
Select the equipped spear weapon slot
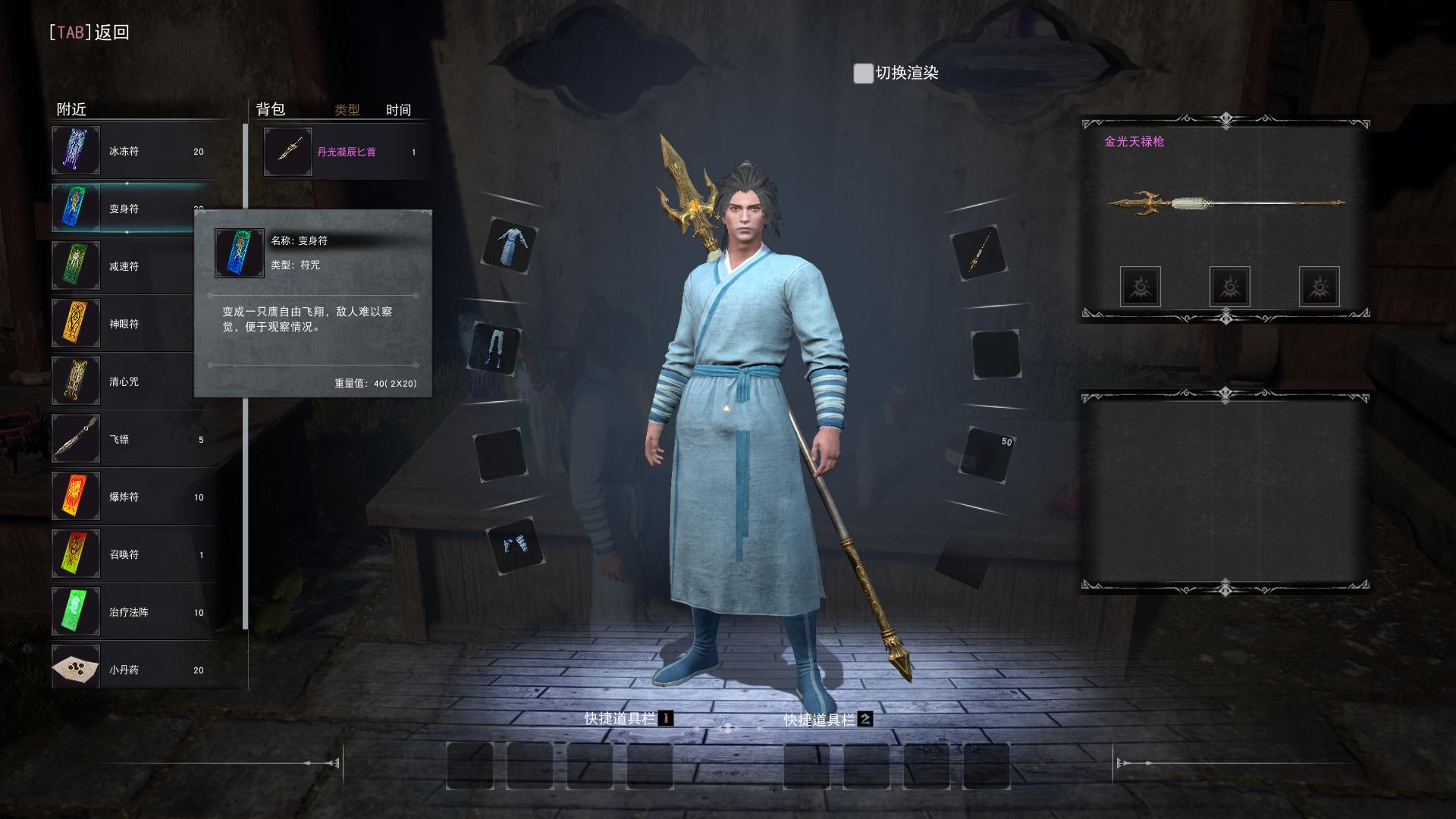tap(978, 253)
